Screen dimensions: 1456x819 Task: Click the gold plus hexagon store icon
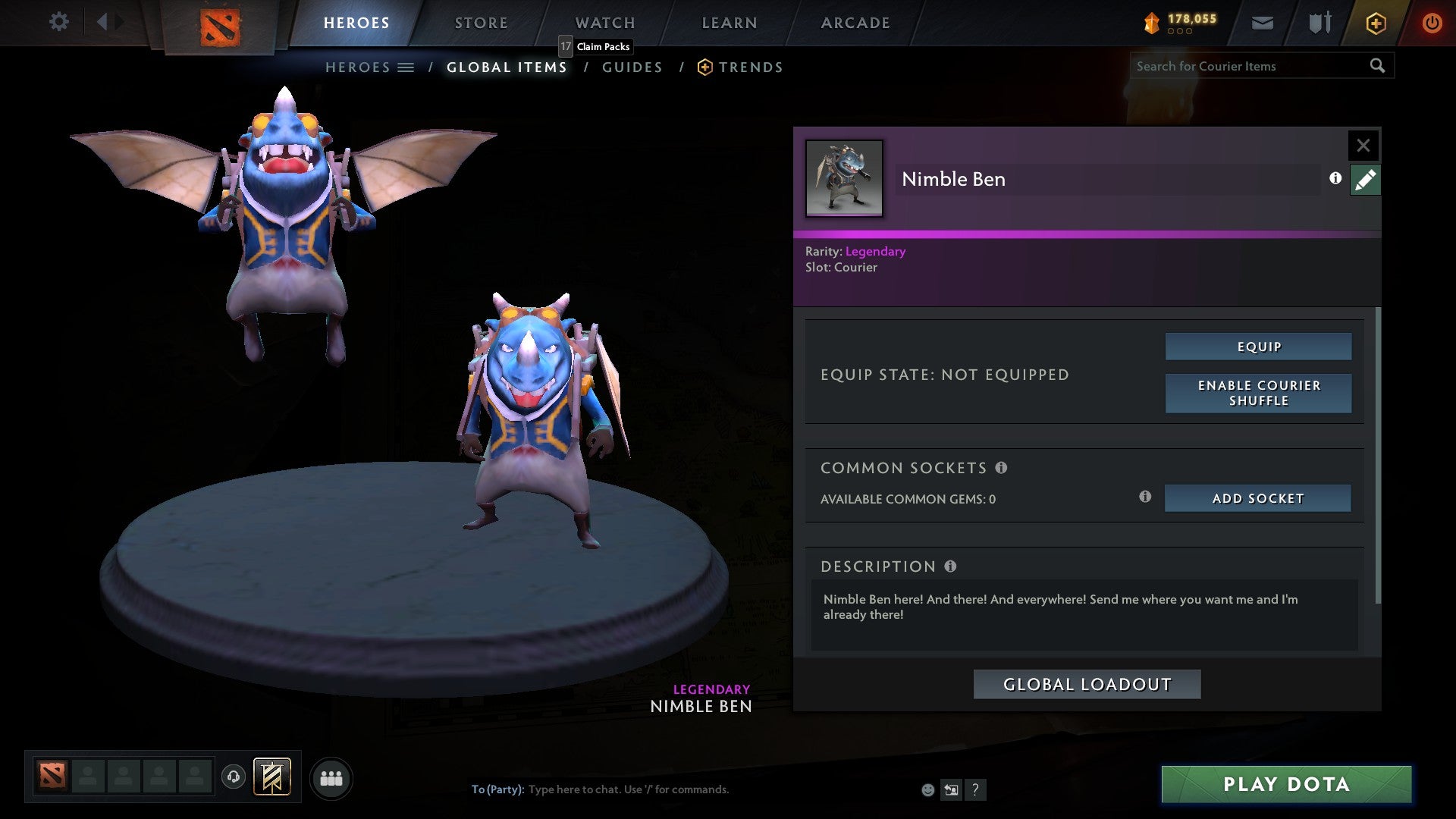(x=1375, y=23)
